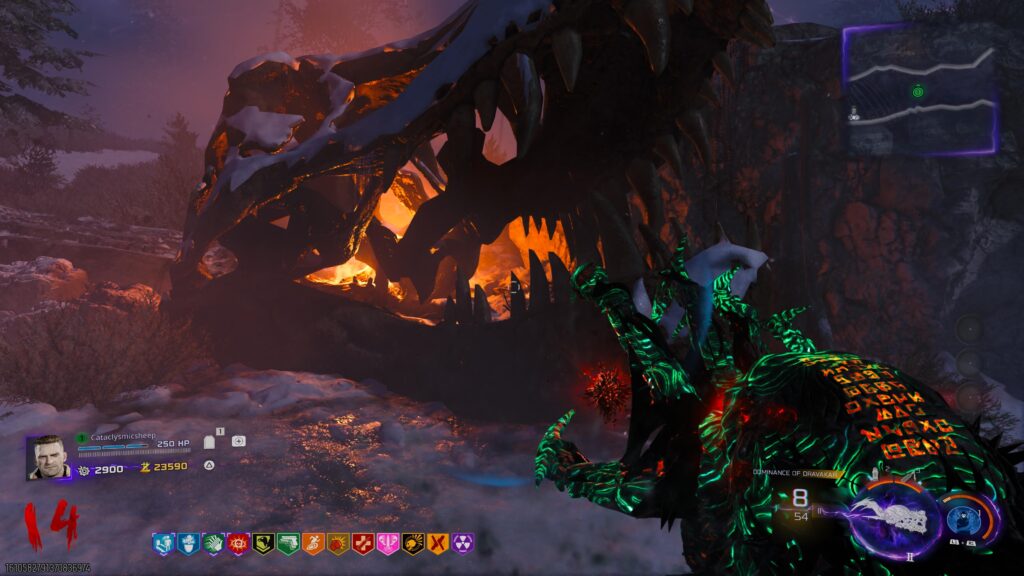Select the orange running figure perk
Viewport: 1024px width, 576px height.
pos(312,543)
